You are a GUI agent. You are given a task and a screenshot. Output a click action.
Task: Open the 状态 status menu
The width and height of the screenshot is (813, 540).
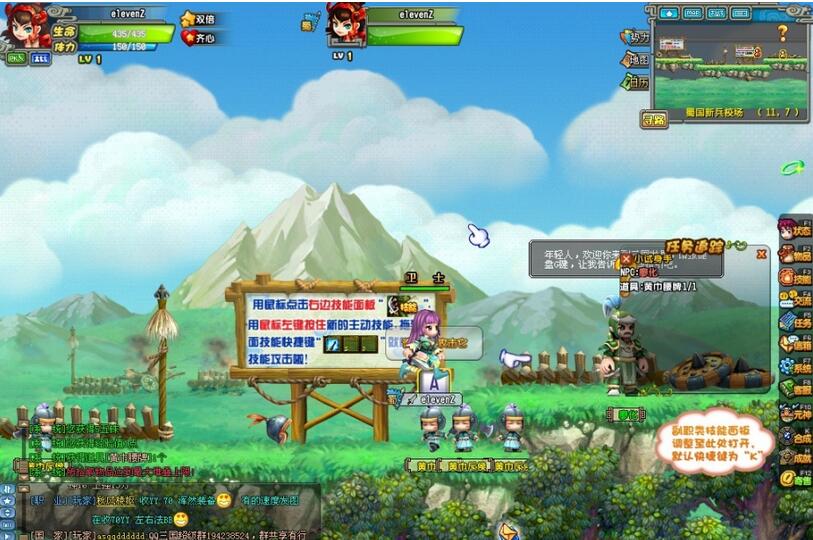(x=796, y=228)
